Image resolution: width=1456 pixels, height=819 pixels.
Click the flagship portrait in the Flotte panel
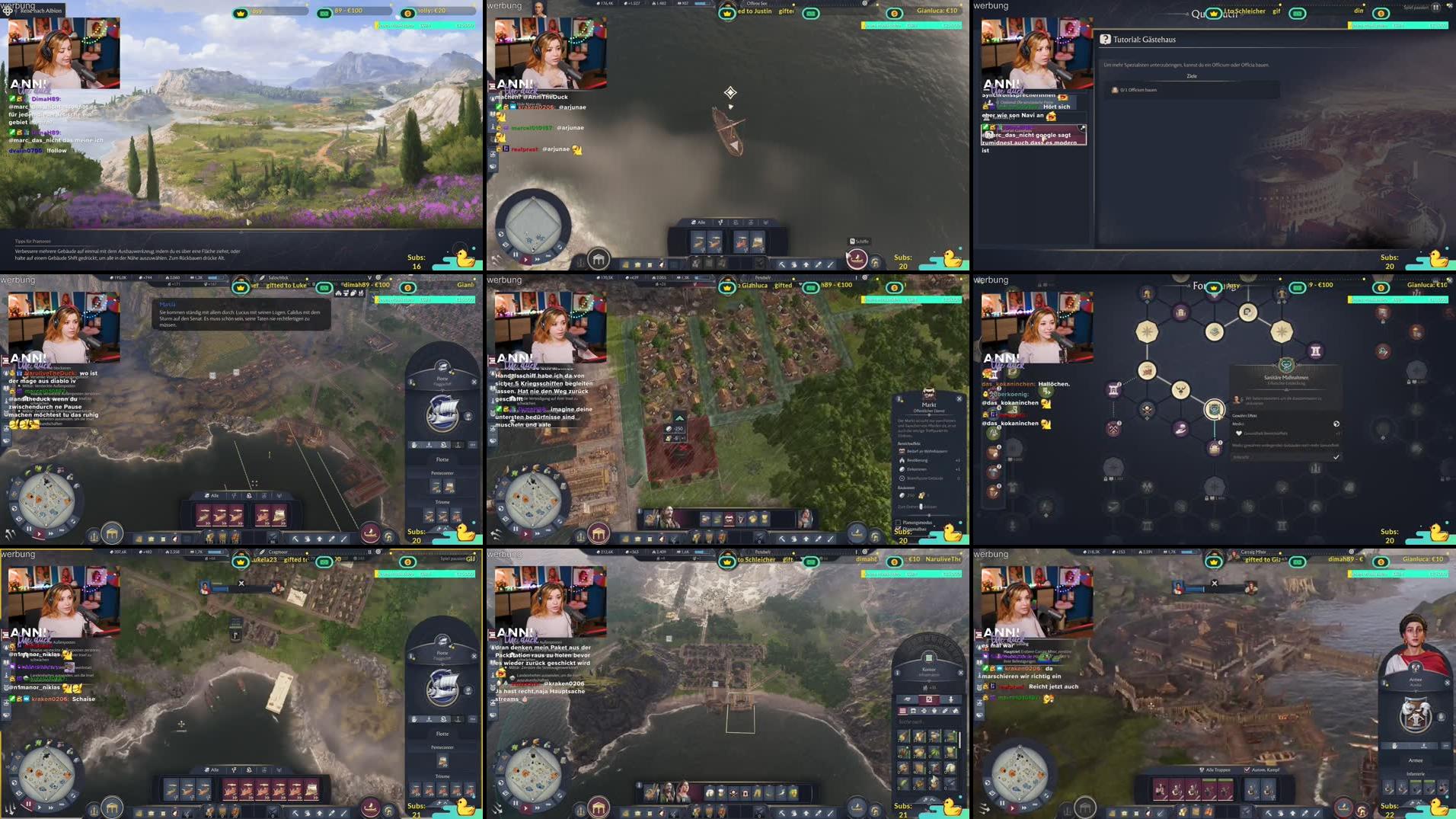click(442, 413)
